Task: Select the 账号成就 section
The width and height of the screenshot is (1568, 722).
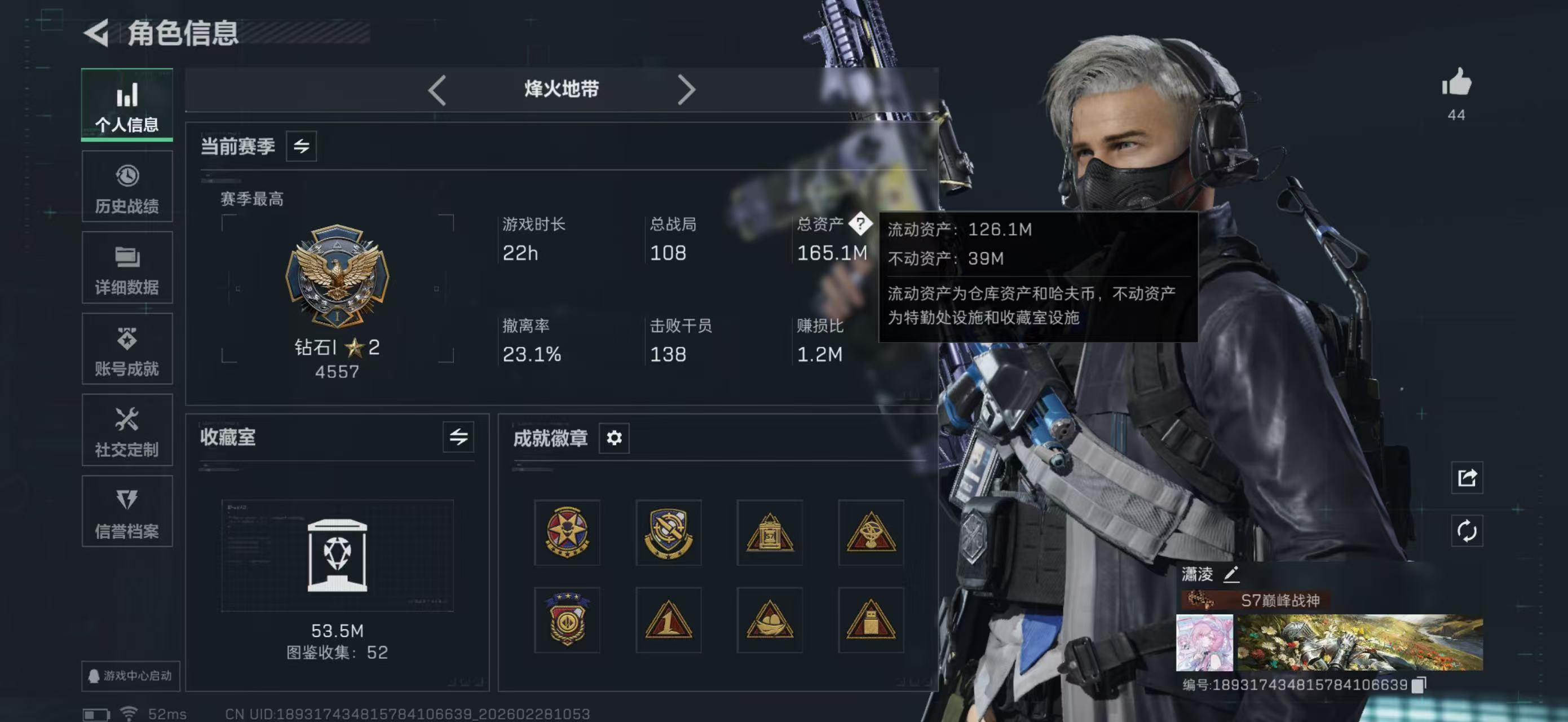Action: coord(127,349)
